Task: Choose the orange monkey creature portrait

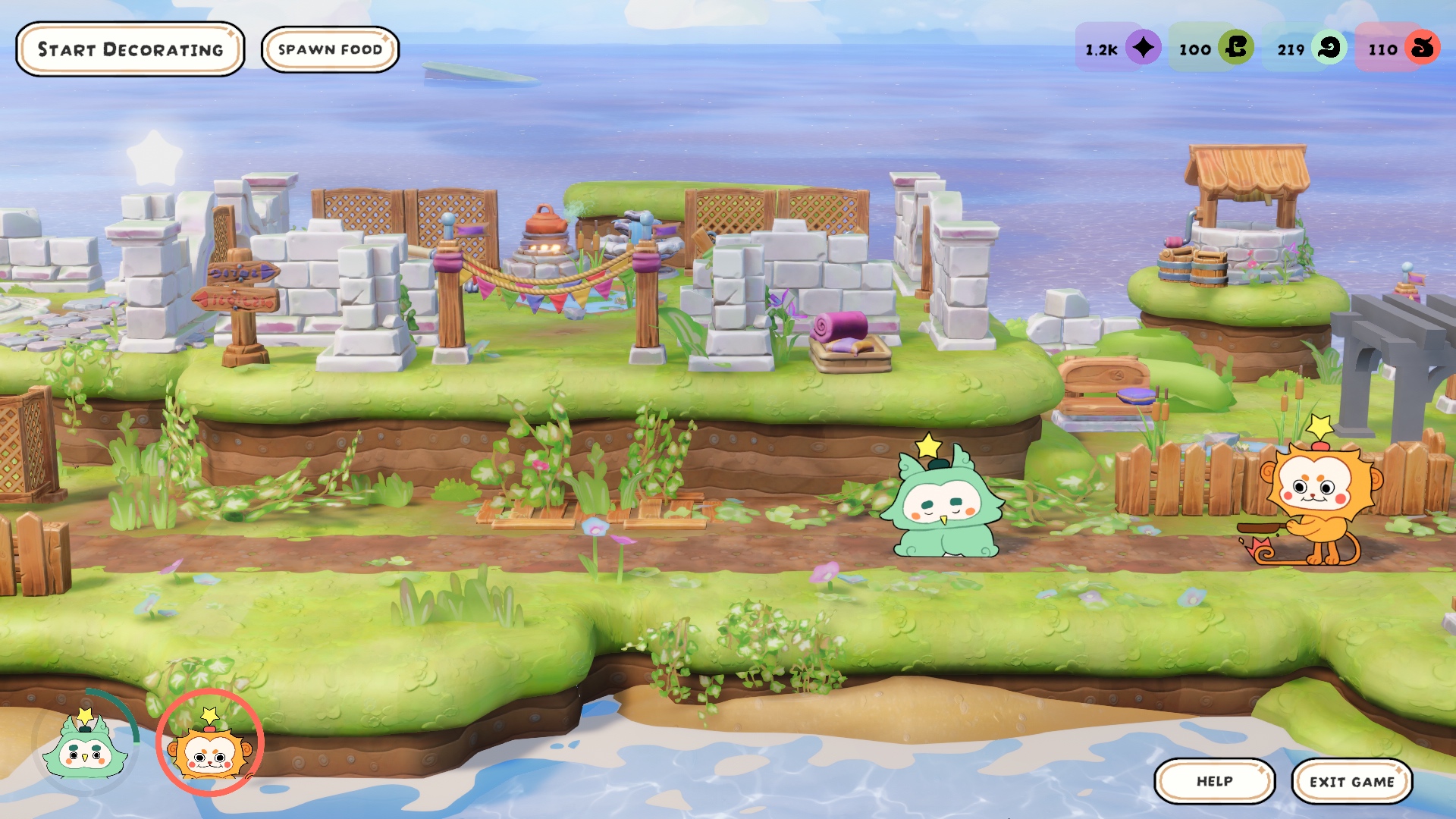Action: 210,747
